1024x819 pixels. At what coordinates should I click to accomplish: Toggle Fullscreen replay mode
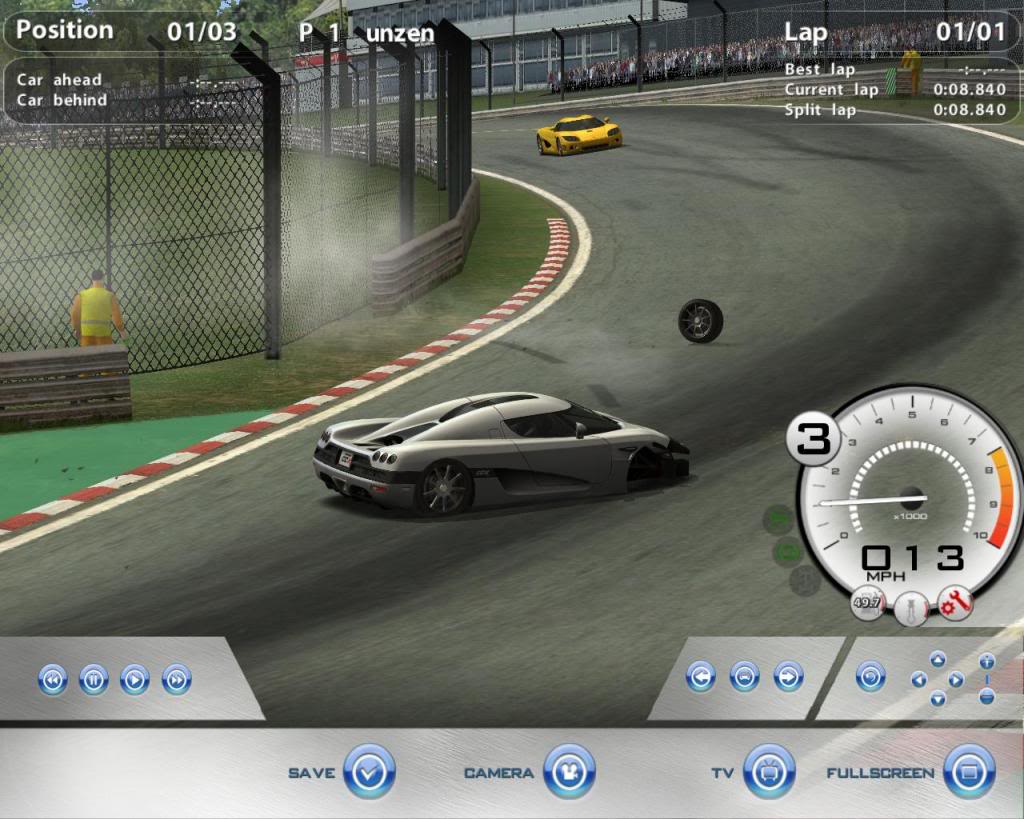pyautogui.click(x=969, y=771)
